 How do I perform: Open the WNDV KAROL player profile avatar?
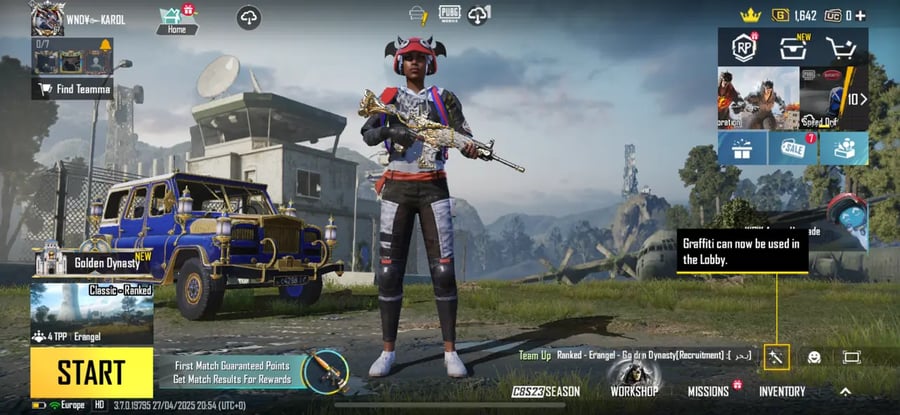pos(47,18)
